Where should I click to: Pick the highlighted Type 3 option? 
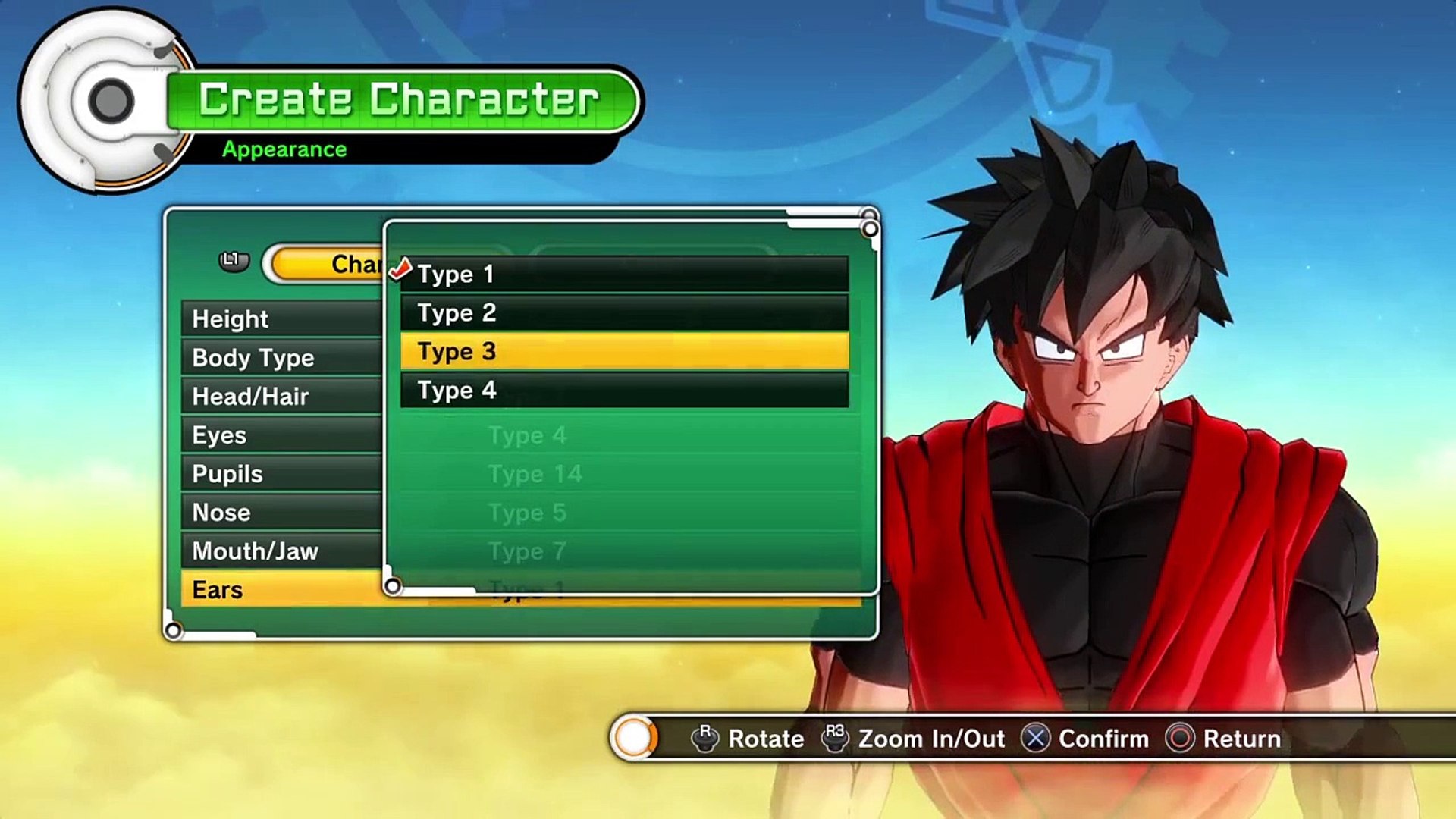[x=623, y=352]
